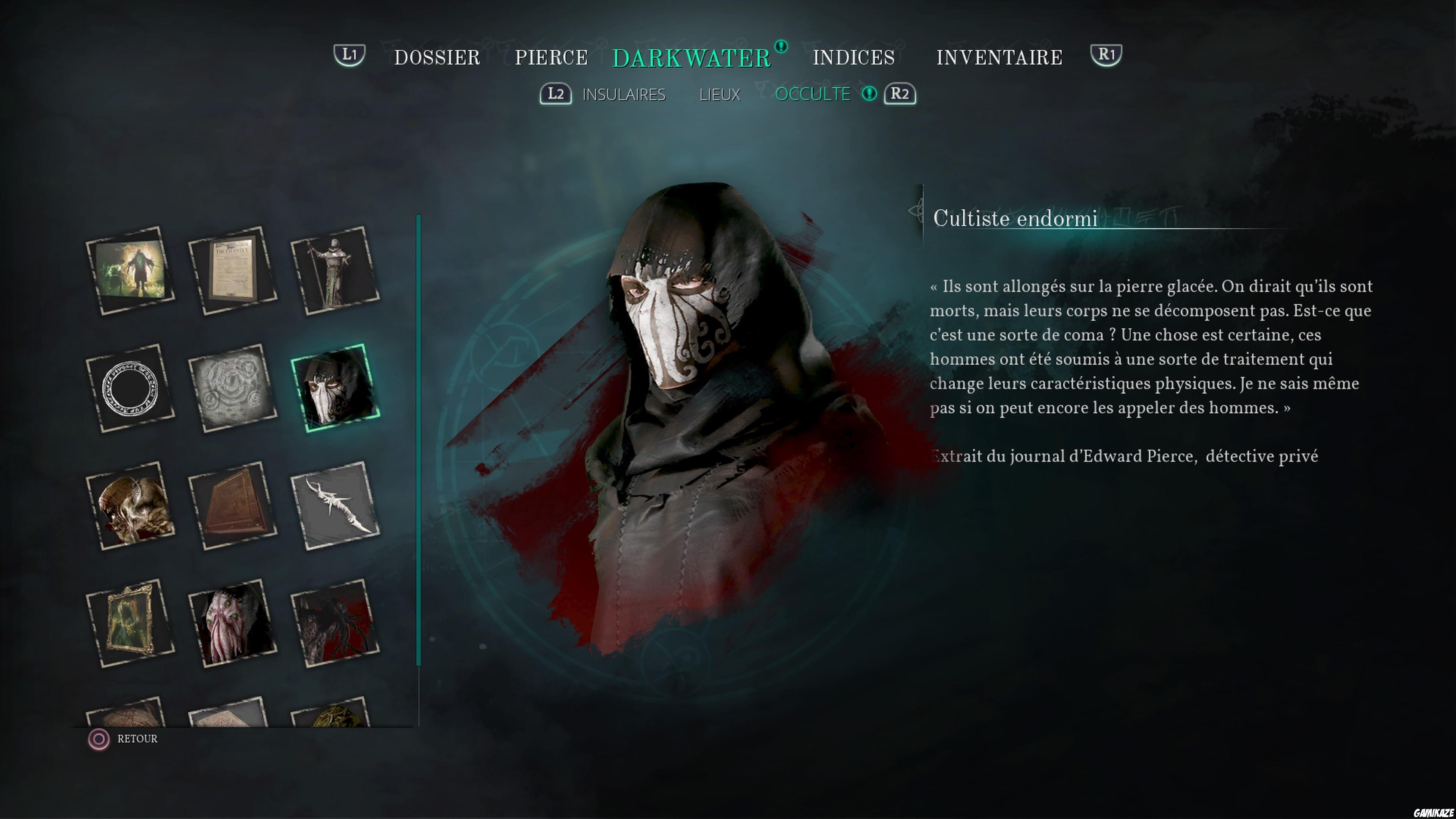Image resolution: width=1456 pixels, height=819 pixels.
Task: Open the INVENTAIRE tab
Action: click(x=998, y=56)
